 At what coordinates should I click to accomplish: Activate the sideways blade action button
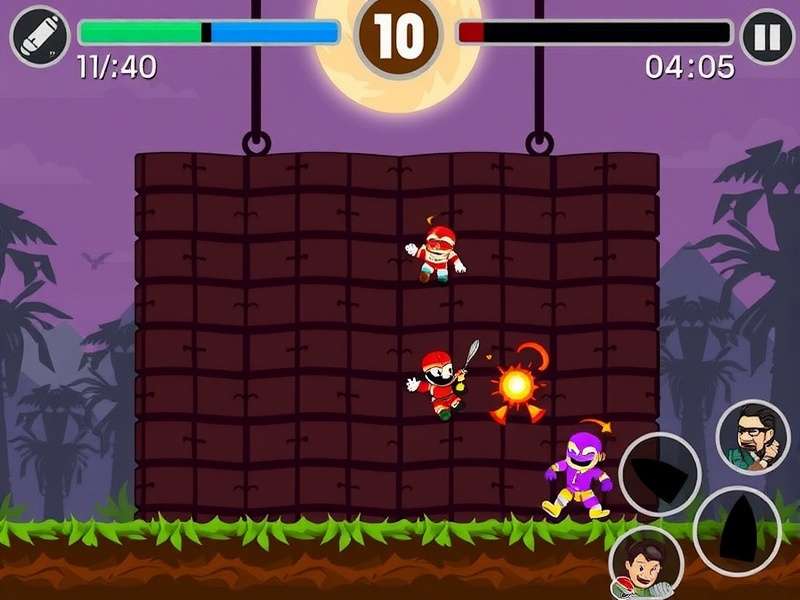click(659, 474)
